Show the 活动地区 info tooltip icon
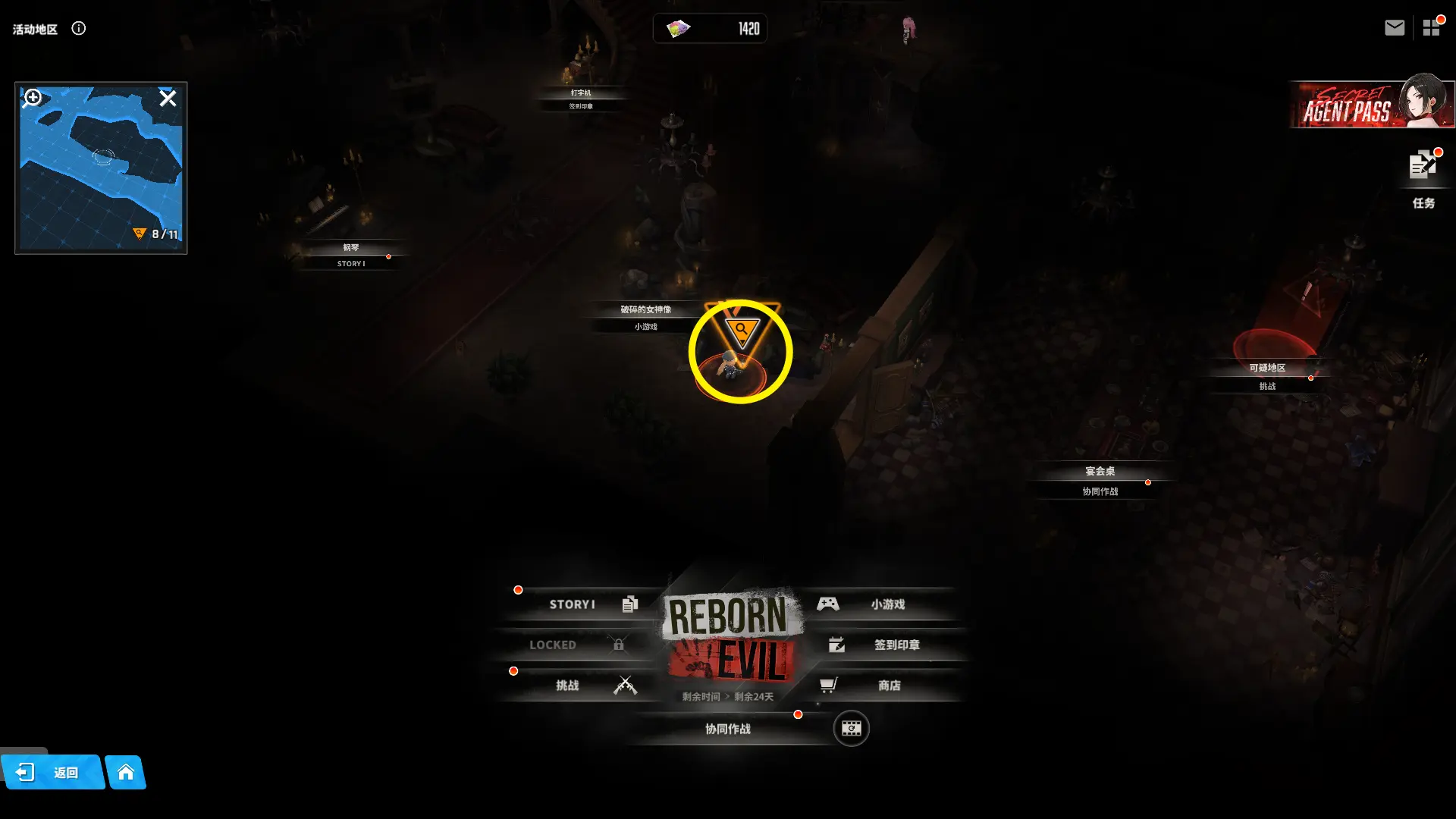The width and height of the screenshot is (1456, 819). 79,29
